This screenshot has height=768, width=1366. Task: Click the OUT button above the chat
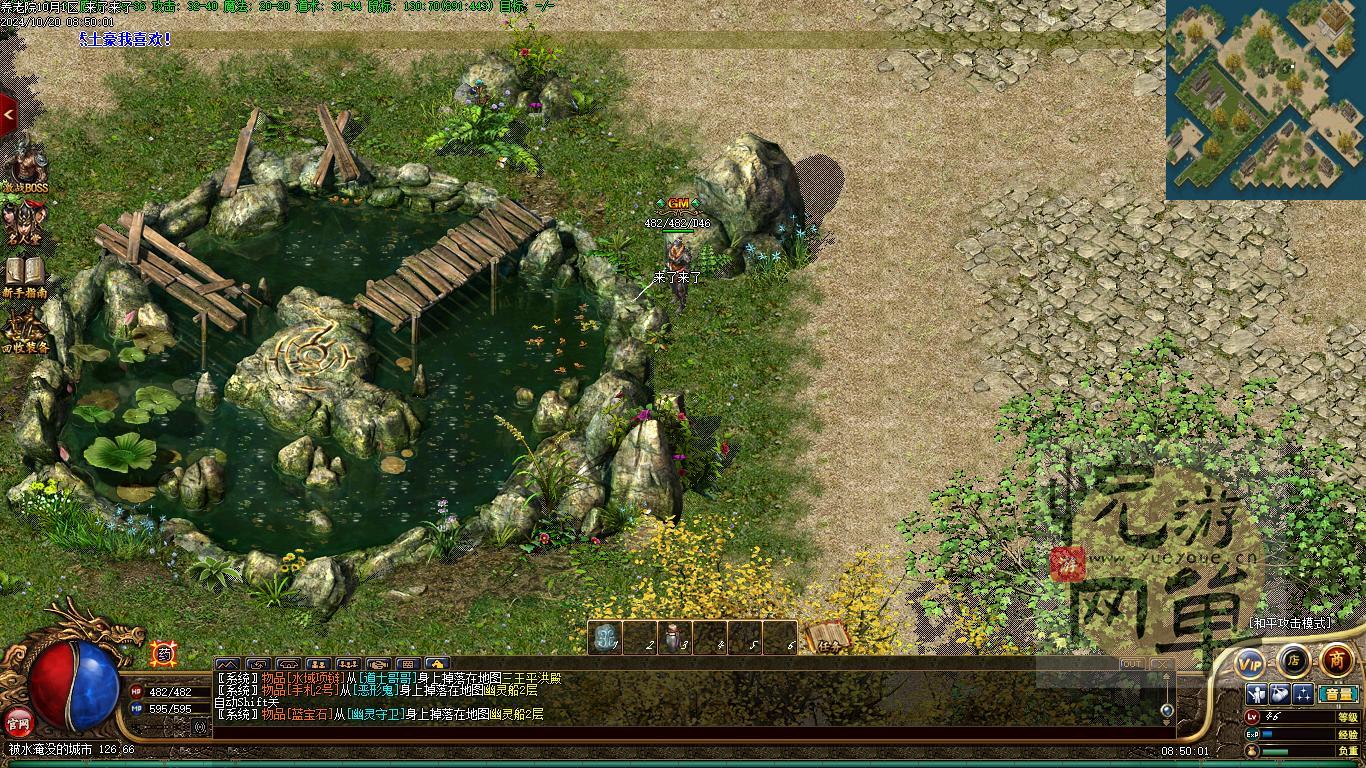1131,664
